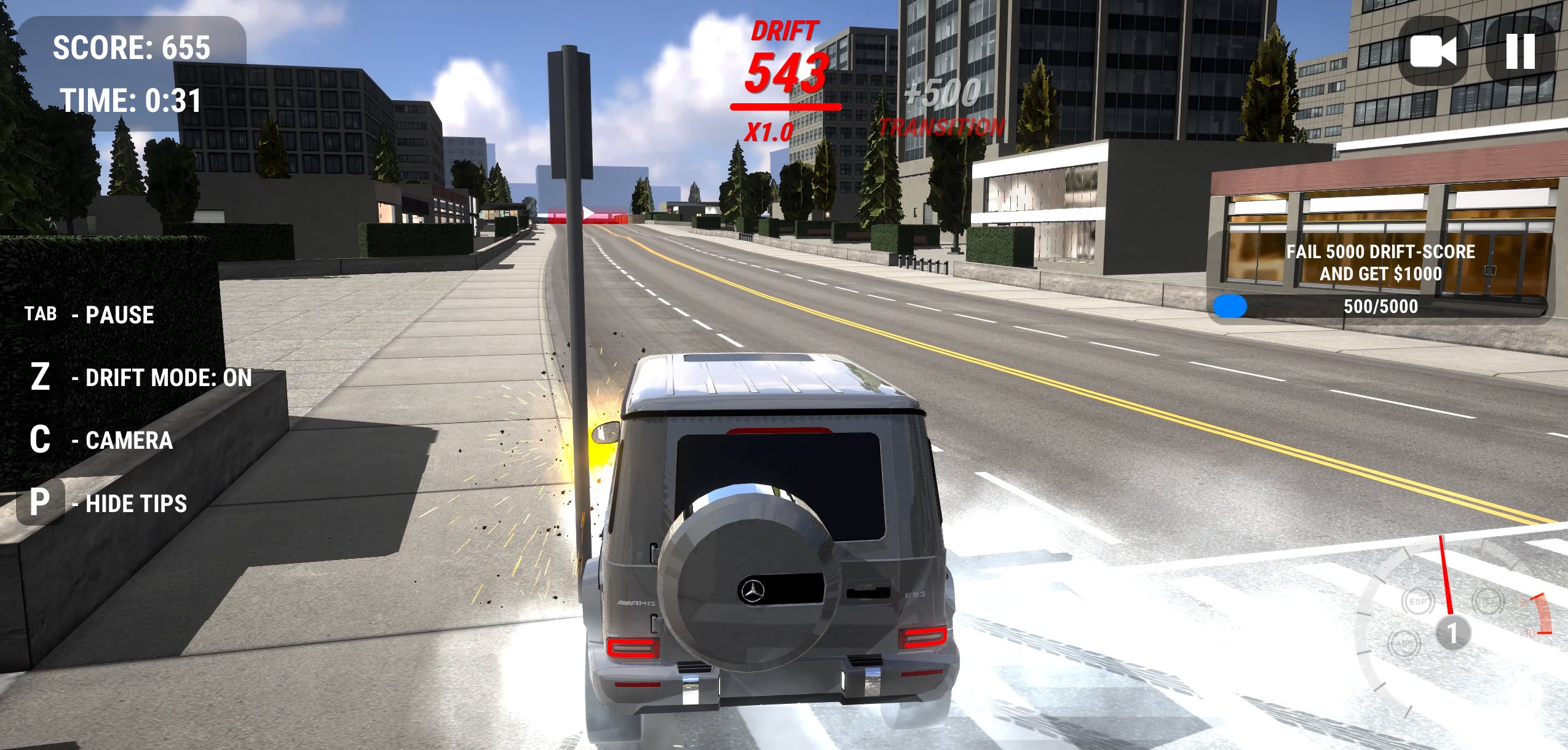Image resolution: width=1568 pixels, height=750 pixels.
Task: Select the ESP indicator on the speedometer
Action: click(1419, 602)
